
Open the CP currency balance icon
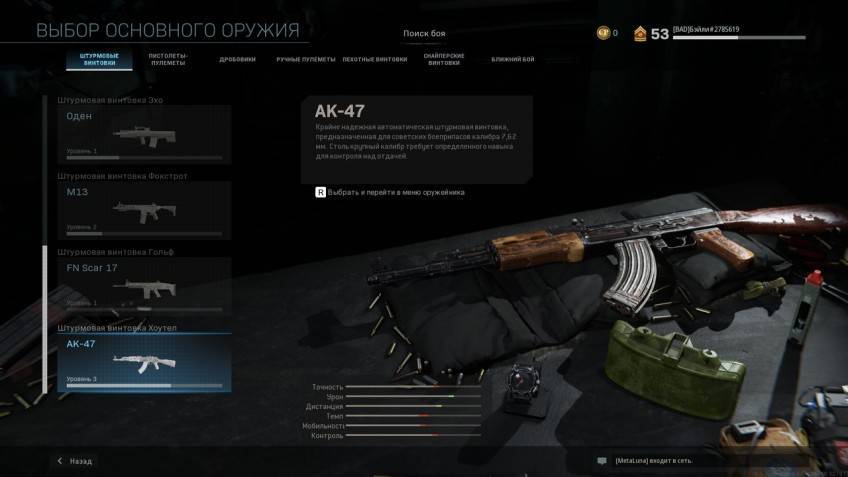(x=603, y=33)
